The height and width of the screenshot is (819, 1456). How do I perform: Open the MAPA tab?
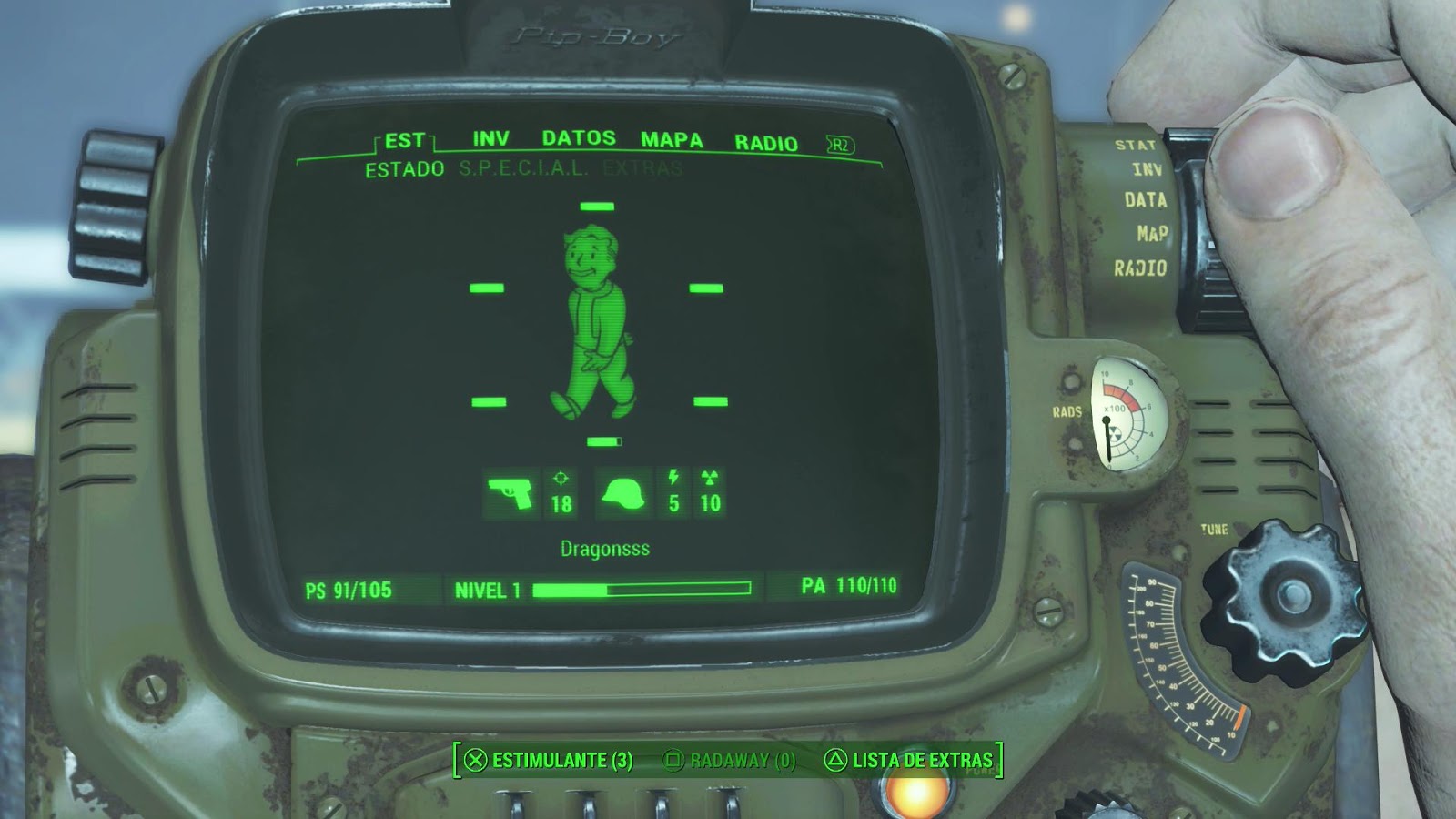(x=671, y=141)
